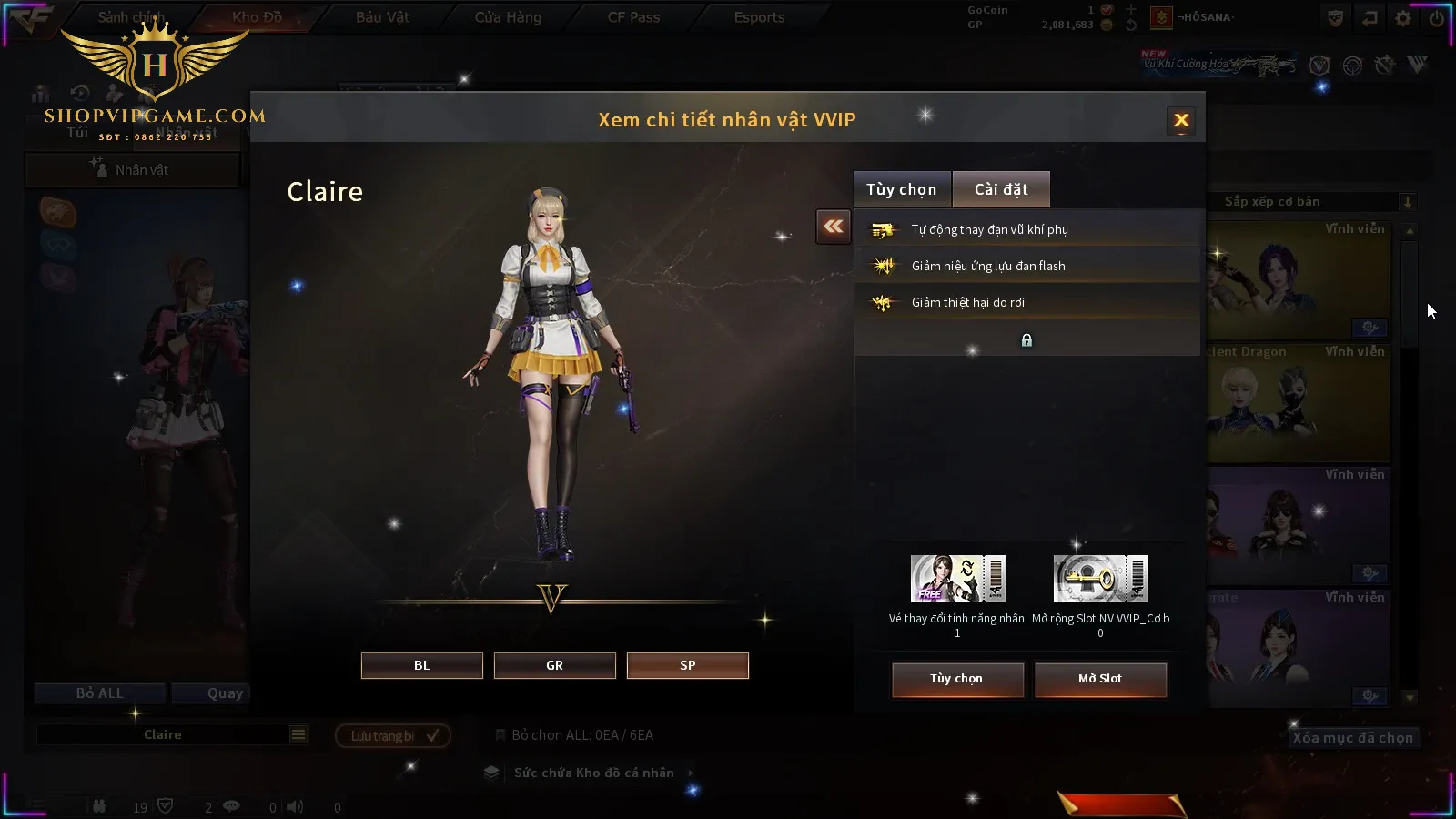Open the Báu Vật menu
Viewport: 1456px width, 819px height.
[x=382, y=17]
